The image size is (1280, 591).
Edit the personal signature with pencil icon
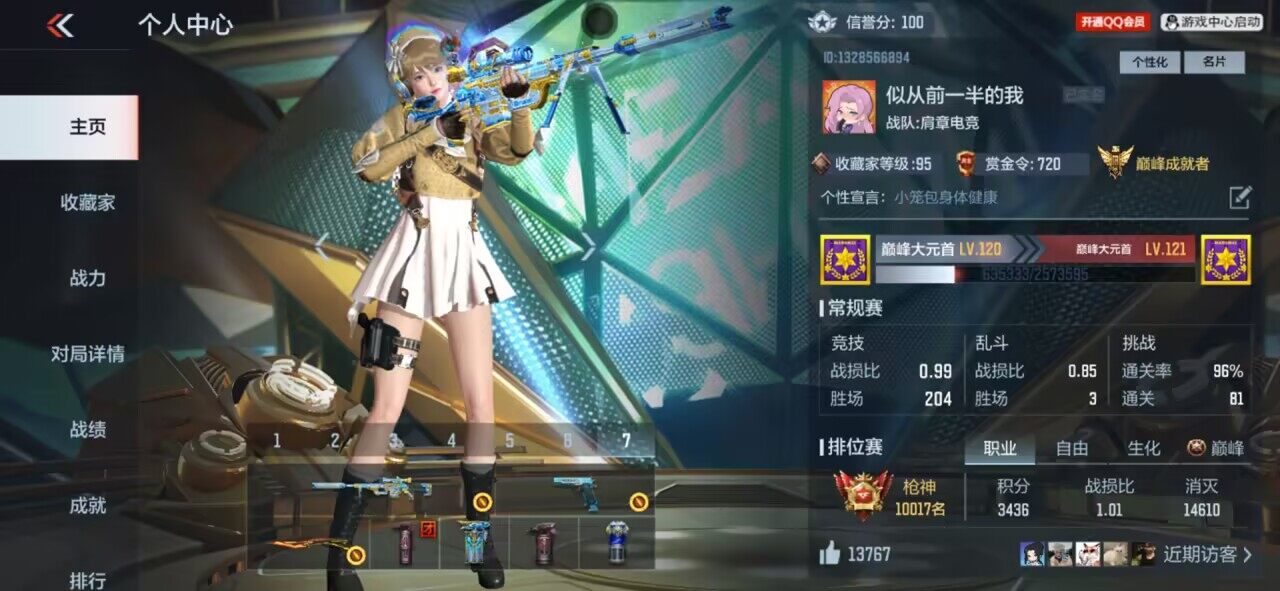pyautogui.click(x=1240, y=197)
